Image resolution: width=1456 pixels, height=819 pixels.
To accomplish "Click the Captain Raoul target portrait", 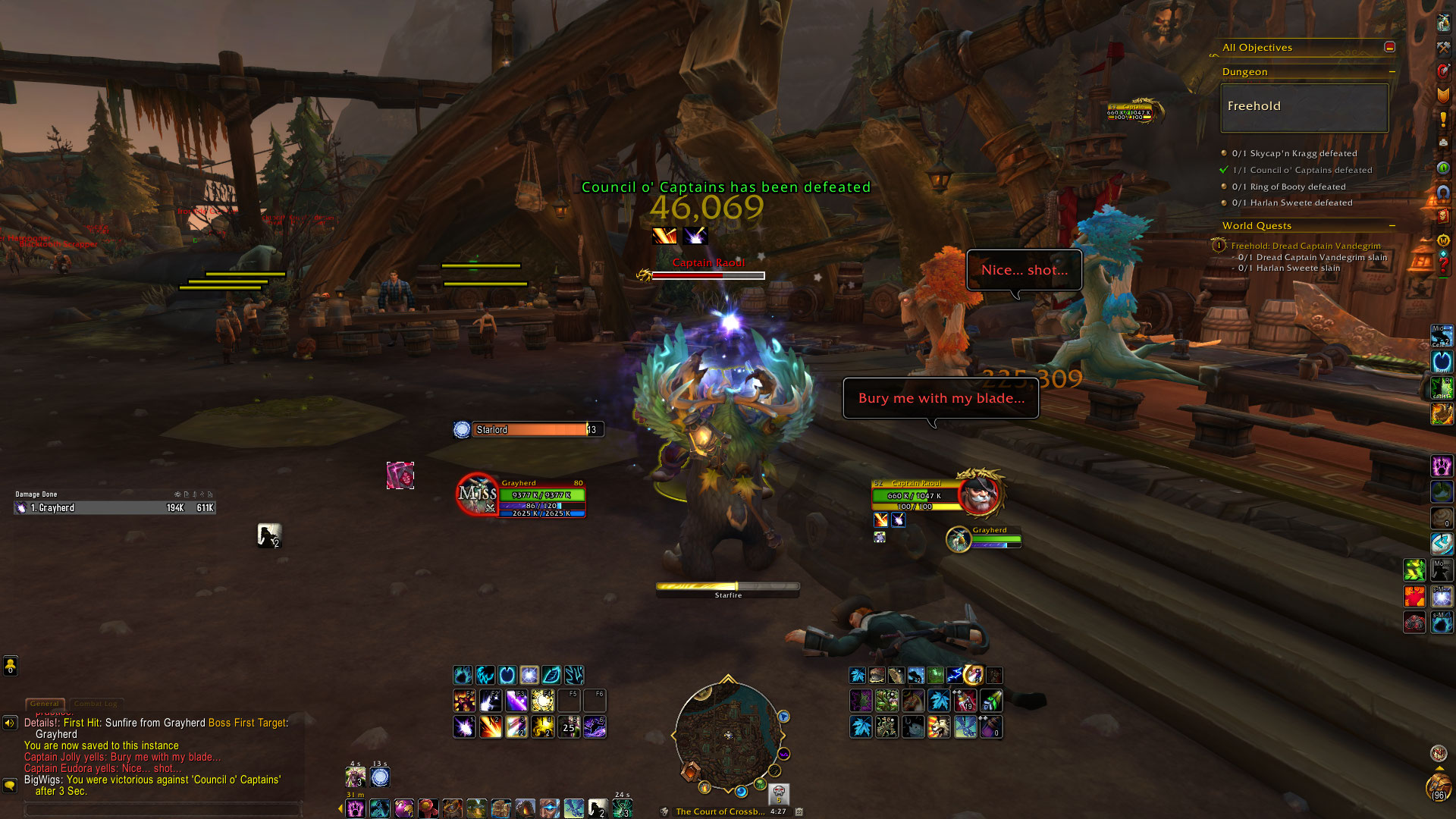I will point(978,493).
